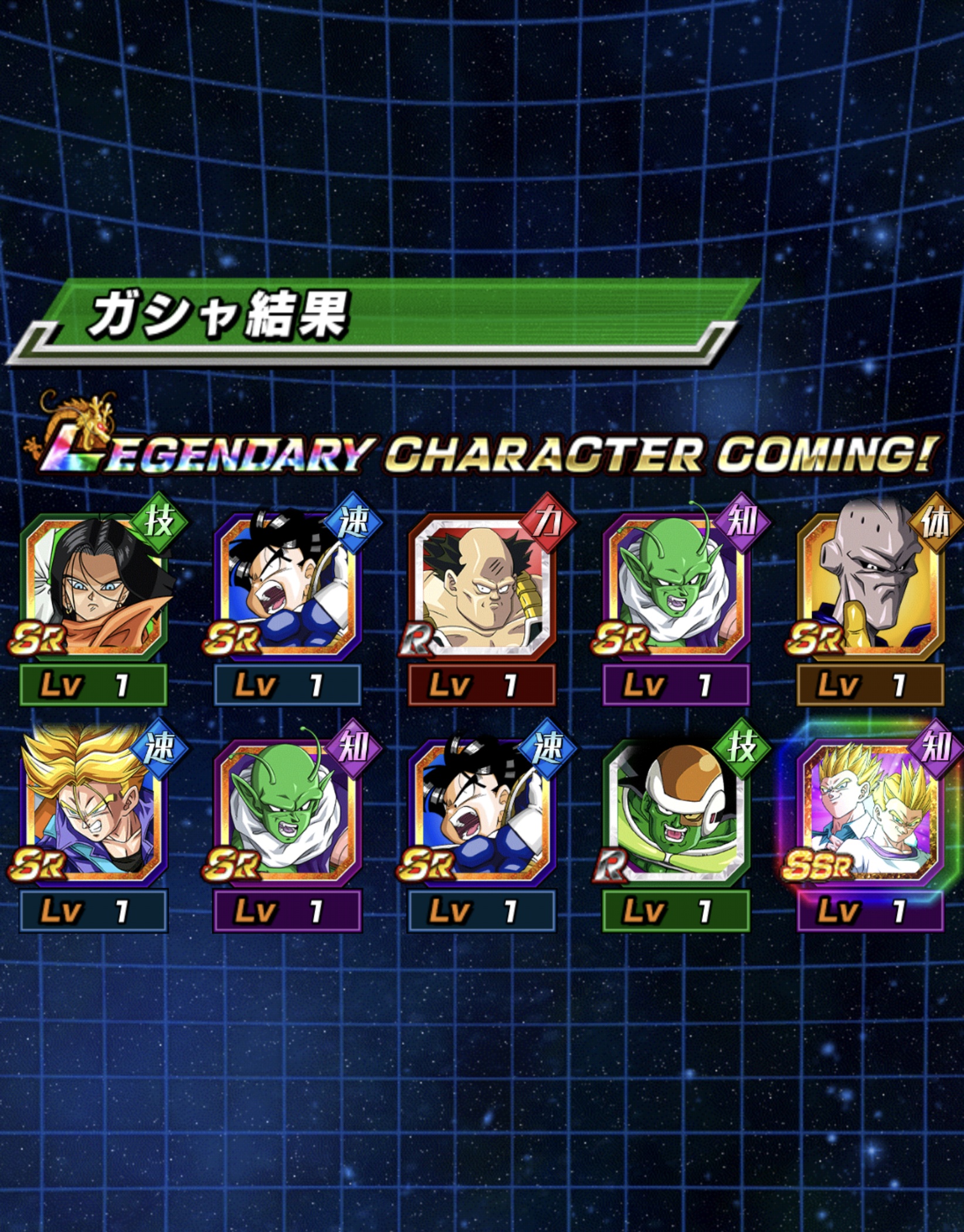Open the Super Saiyan Trunks SR card
964x1232 pixels.
point(94,812)
